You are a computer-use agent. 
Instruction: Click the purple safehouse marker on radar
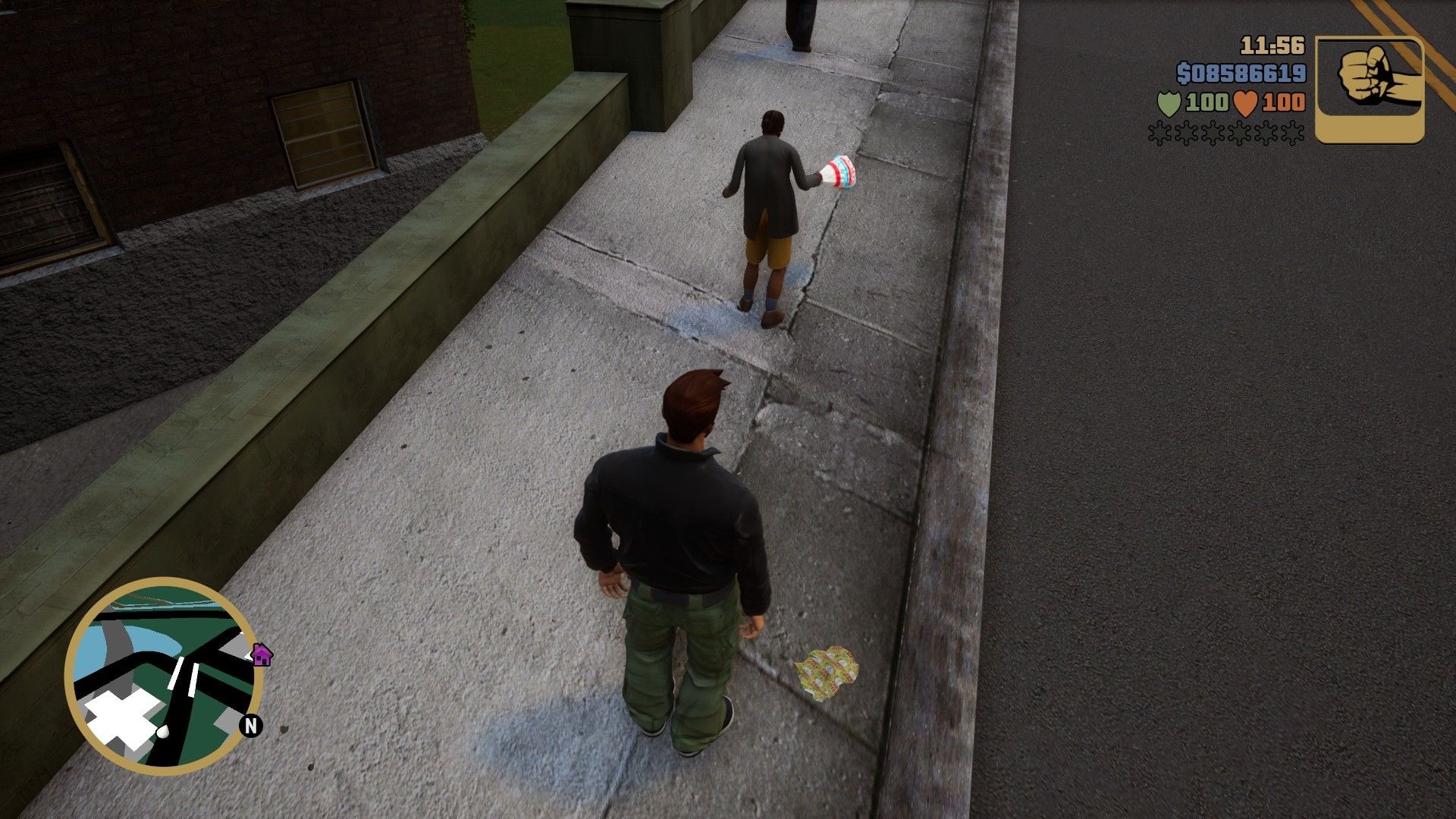pos(262,654)
